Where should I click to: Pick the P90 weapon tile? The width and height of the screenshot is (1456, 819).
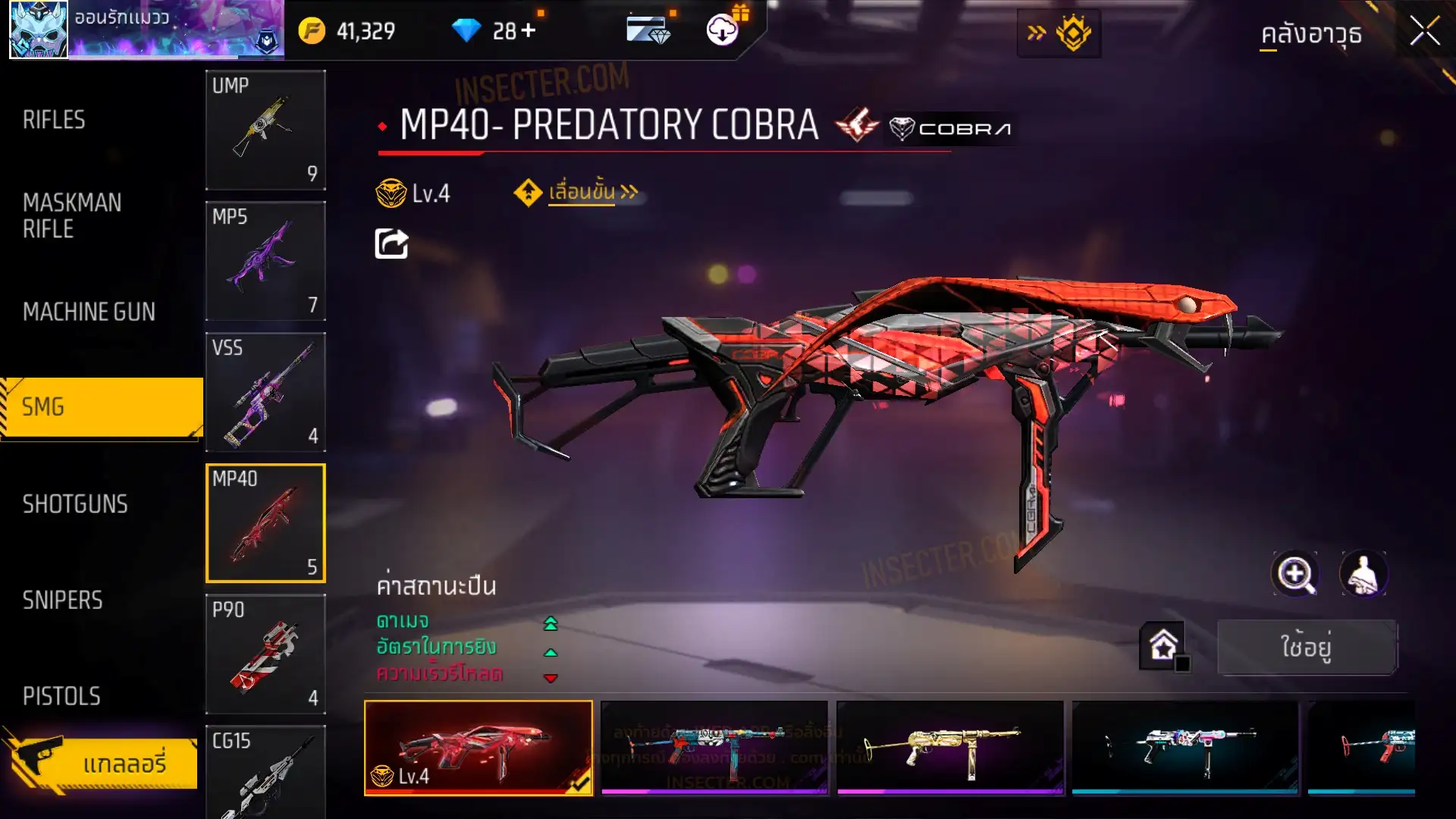tap(265, 654)
